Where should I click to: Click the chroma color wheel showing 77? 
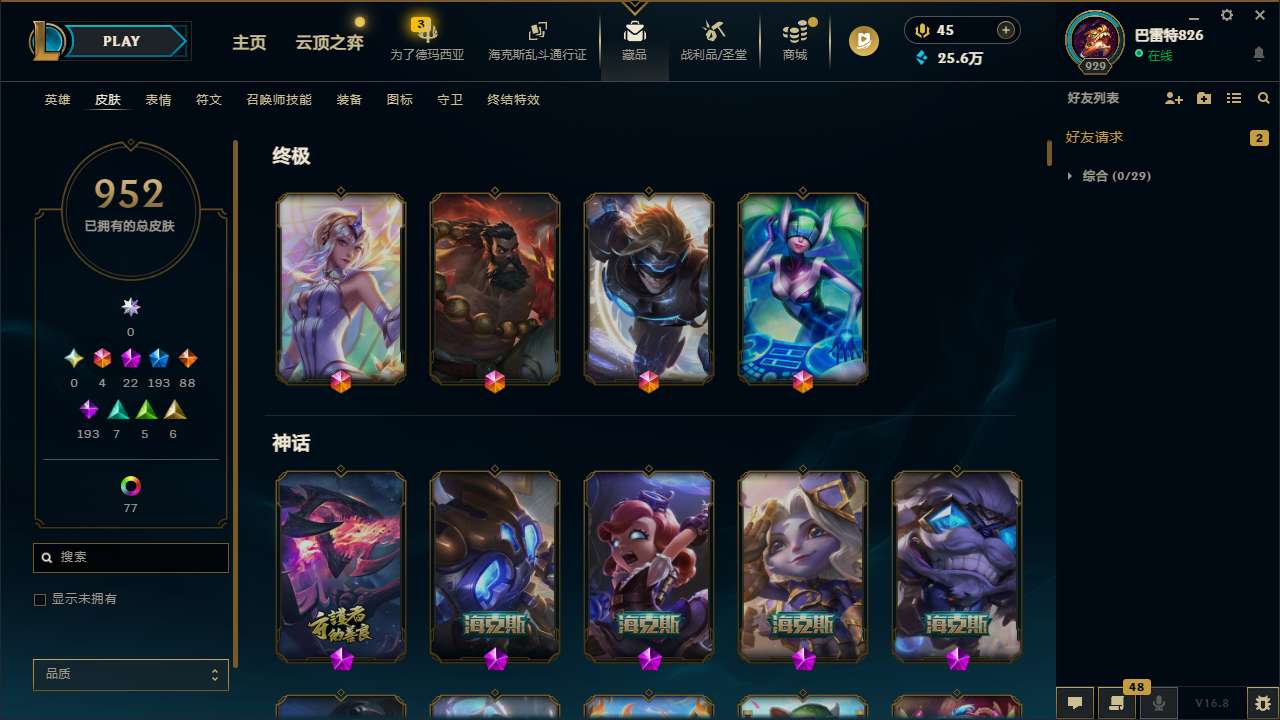click(130, 487)
